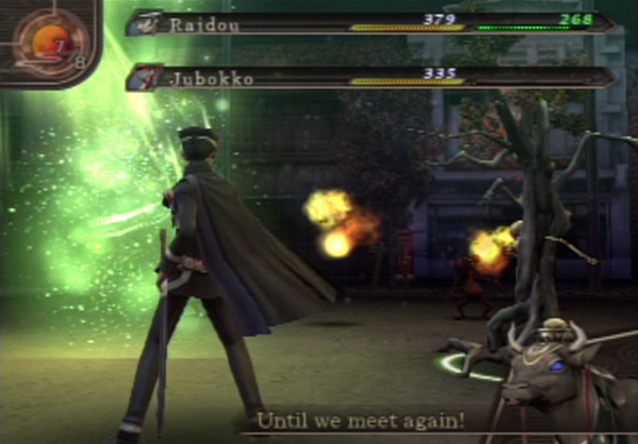Screen dimensions: 638x444
Task: Select Raidou's portrait icon
Action: [150, 22]
